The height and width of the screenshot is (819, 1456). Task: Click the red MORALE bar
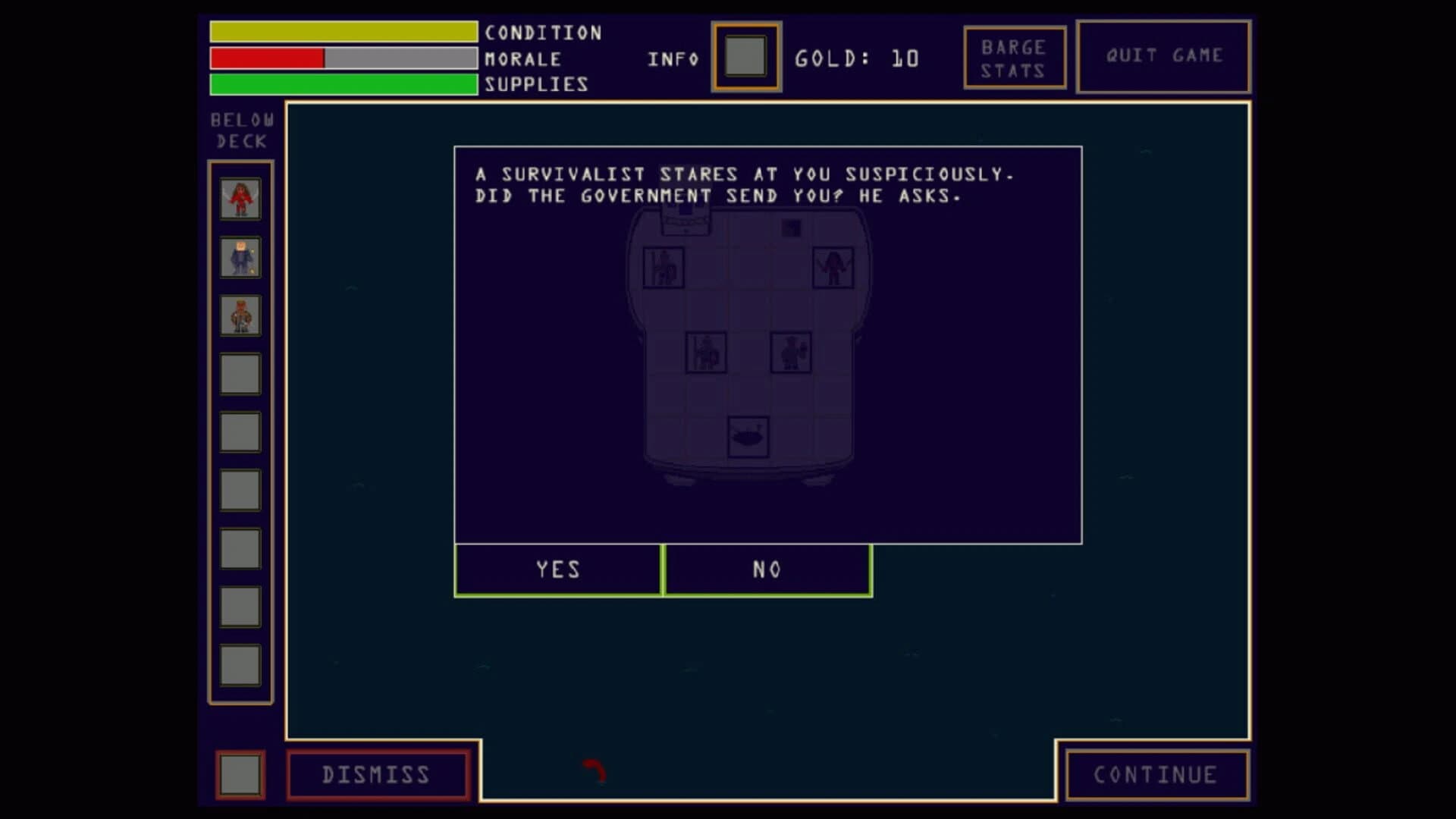coord(265,58)
